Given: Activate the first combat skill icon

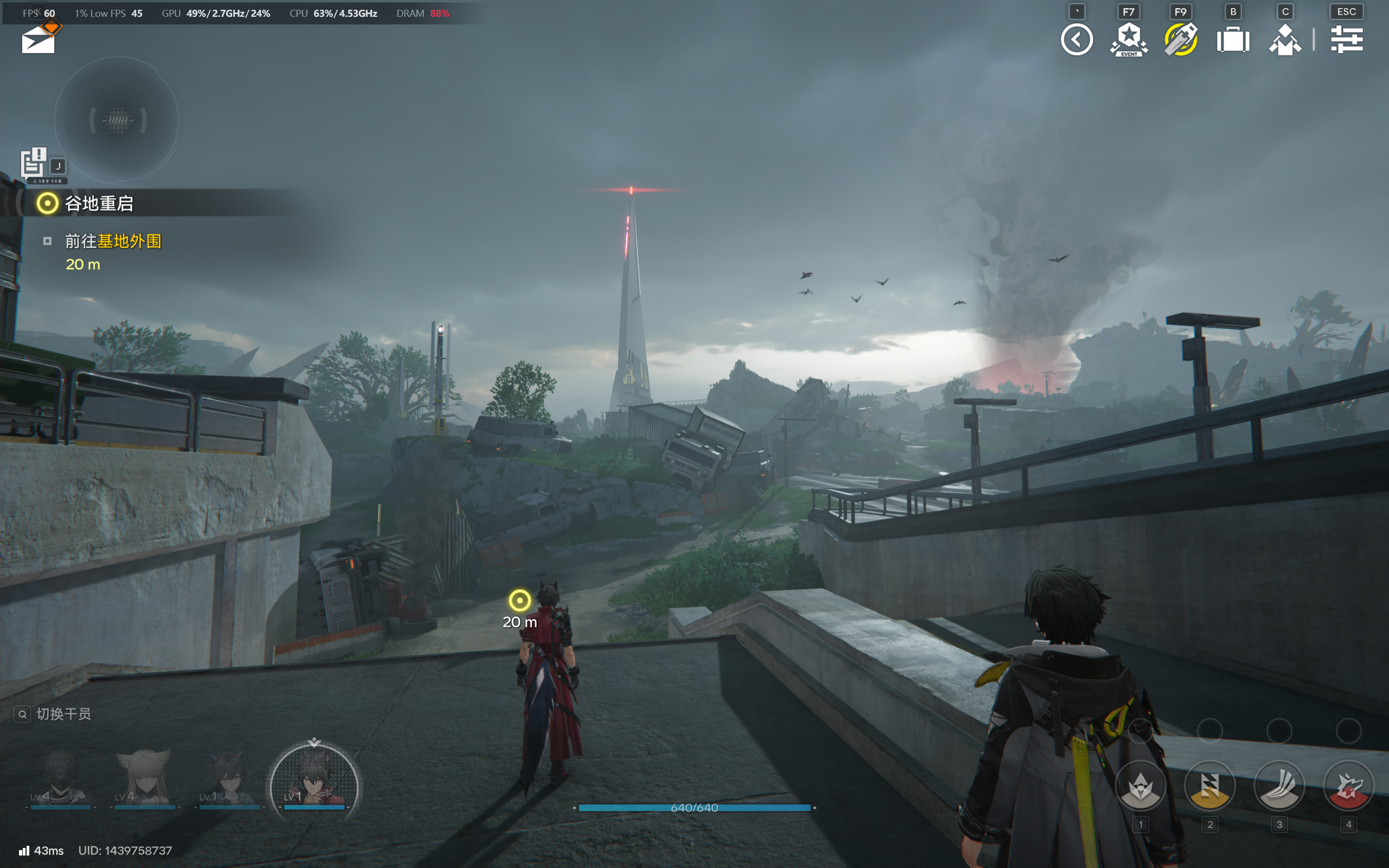Looking at the screenshot, I should pos(1140,786).
